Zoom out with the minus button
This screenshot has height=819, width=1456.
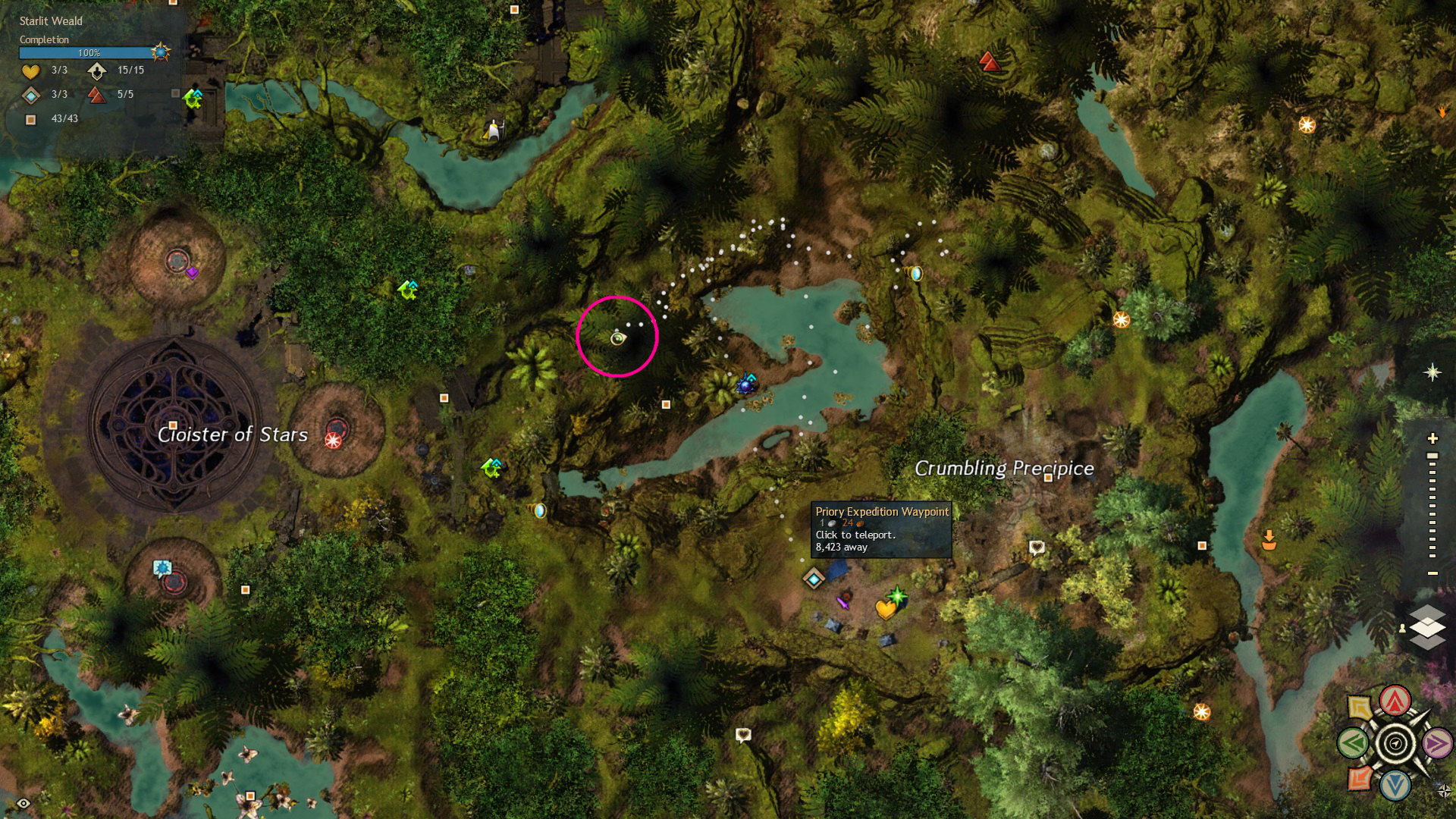[x=1432, y=573]
